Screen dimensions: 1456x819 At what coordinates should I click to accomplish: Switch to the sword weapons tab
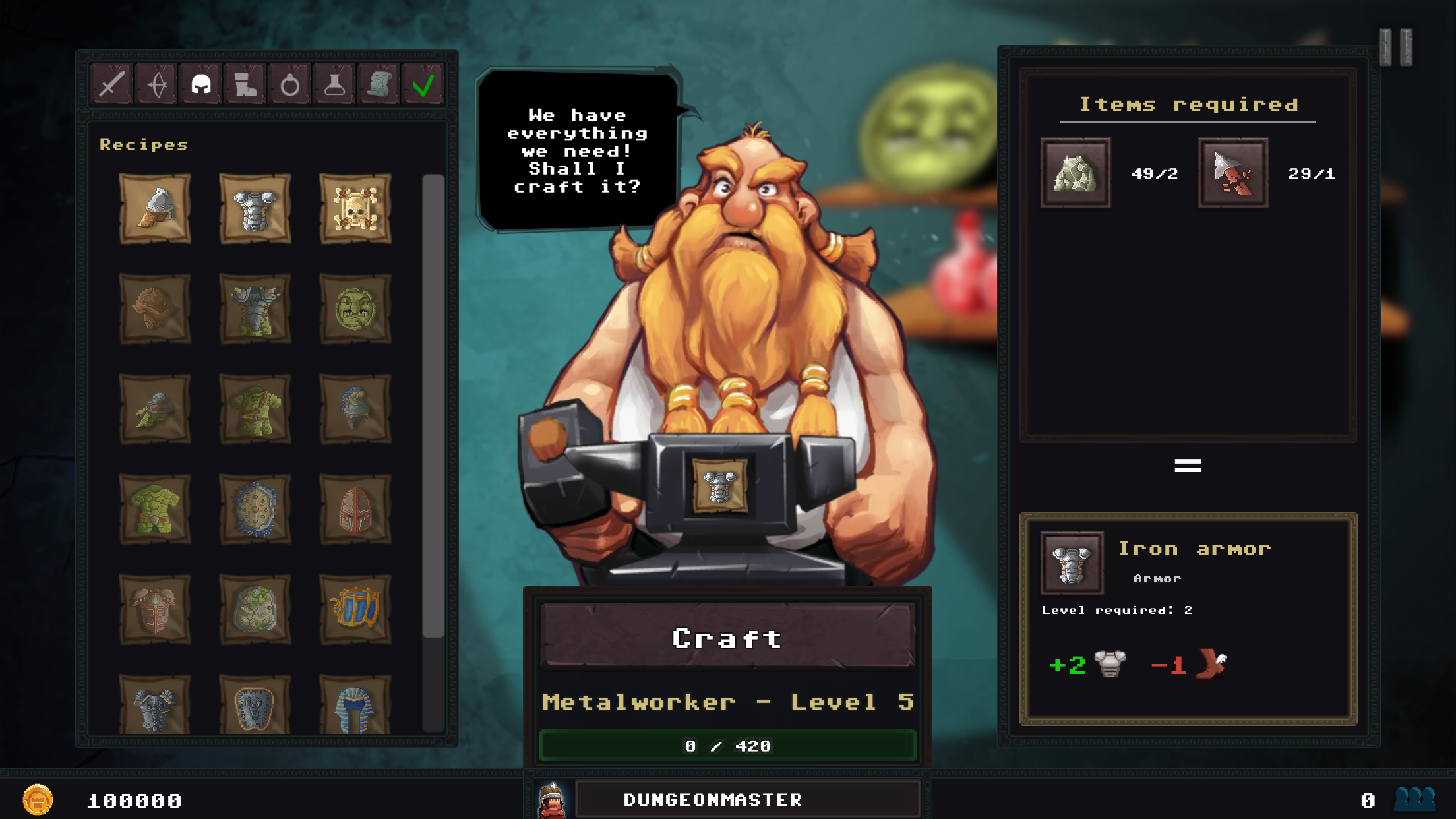[112, 84]
